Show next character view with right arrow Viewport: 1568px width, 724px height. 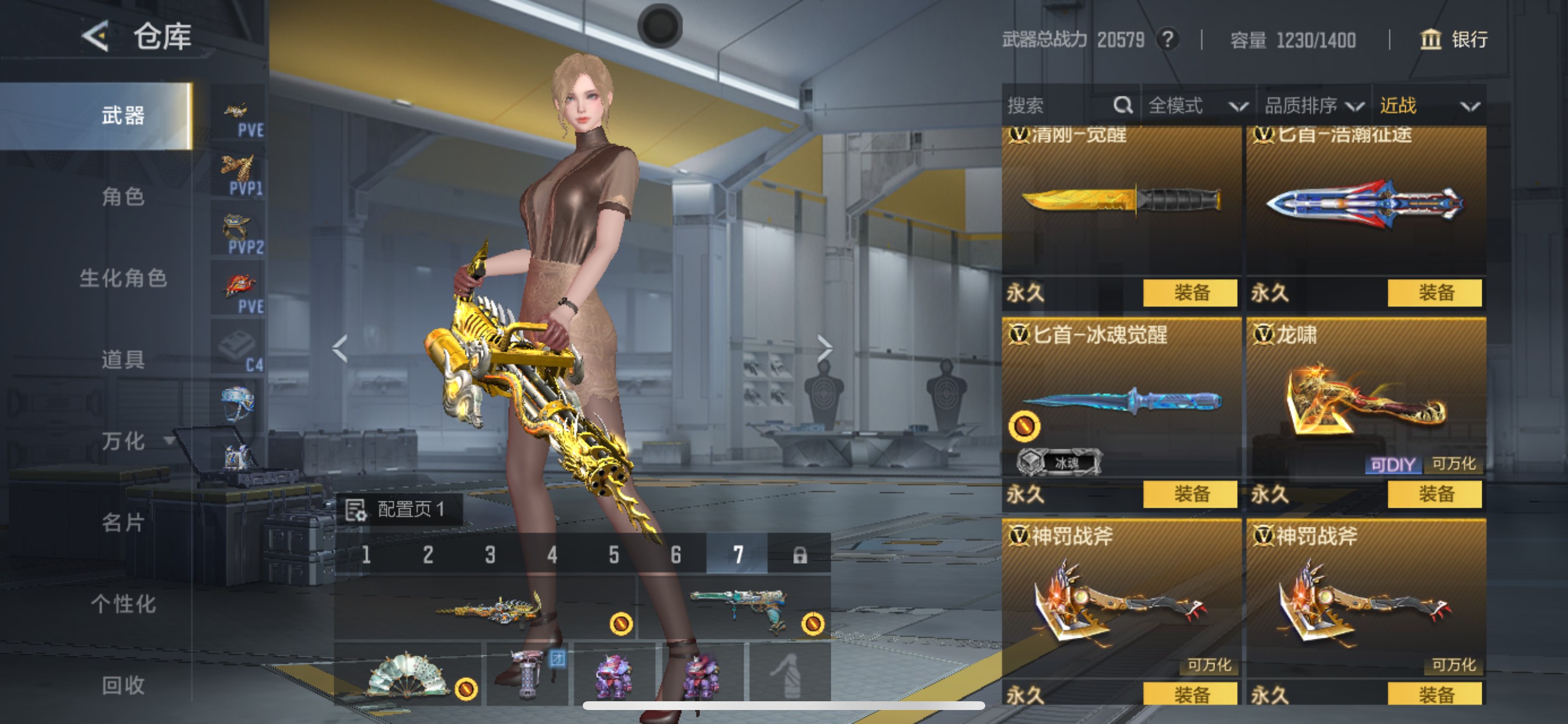point(825,349)
